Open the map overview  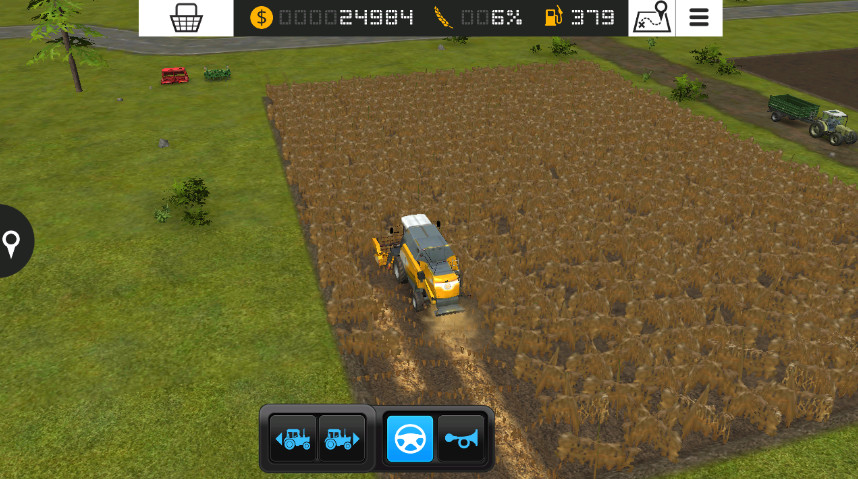[651, 18]
